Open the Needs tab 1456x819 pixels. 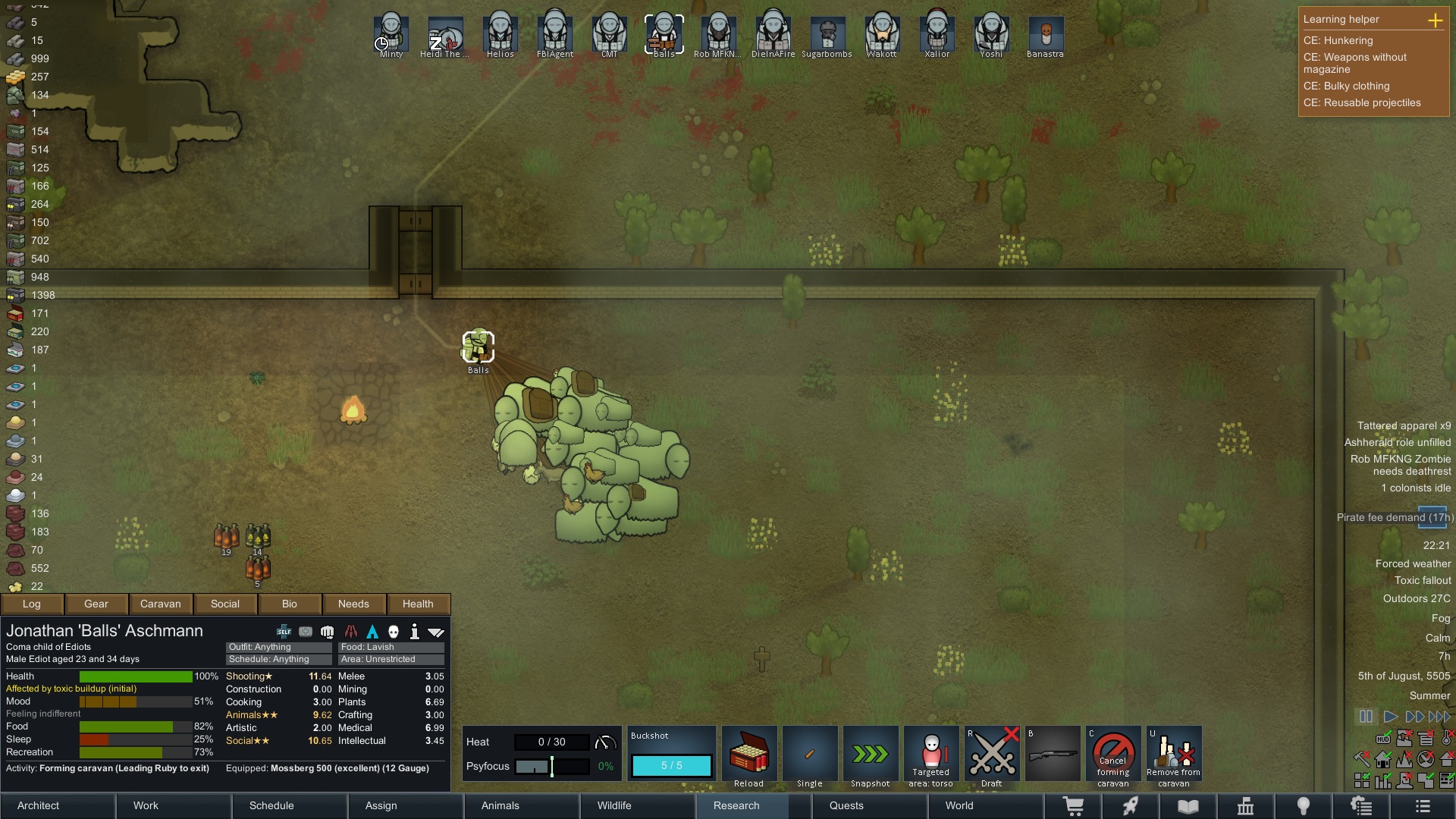(353, 604)
